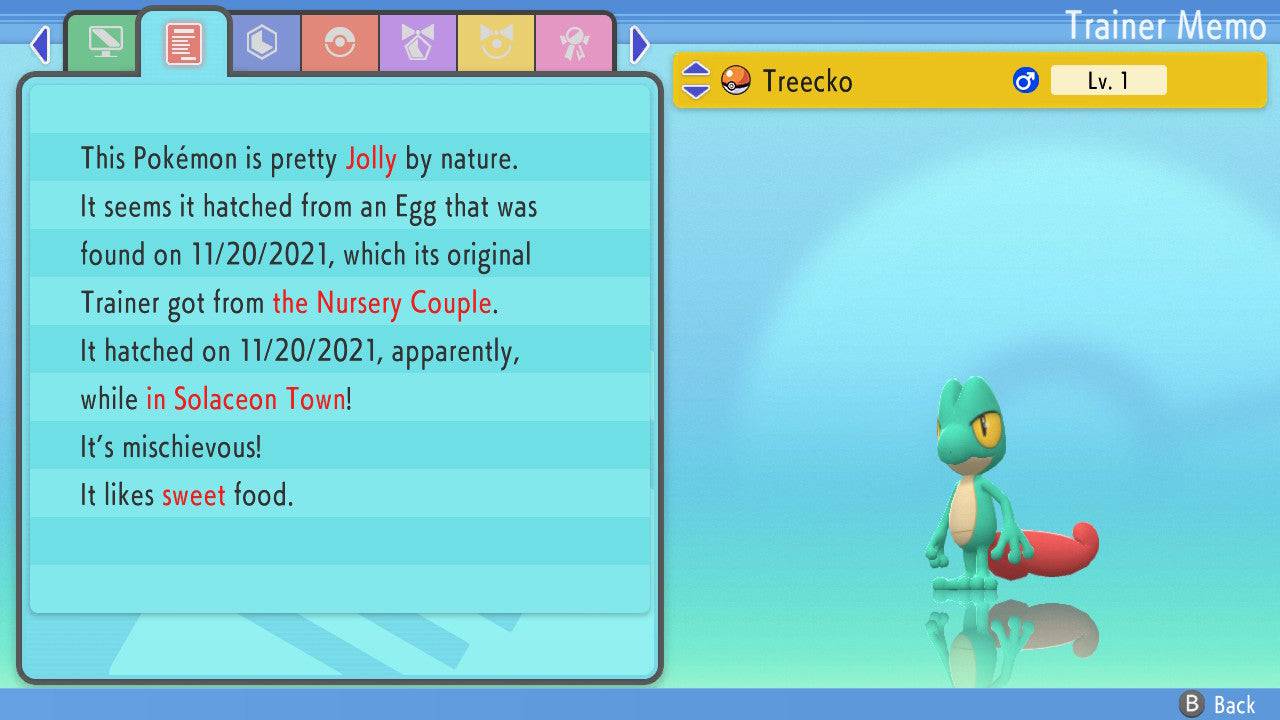
Task: Select the red Trainer Memo tab
Action: [184, 43]
